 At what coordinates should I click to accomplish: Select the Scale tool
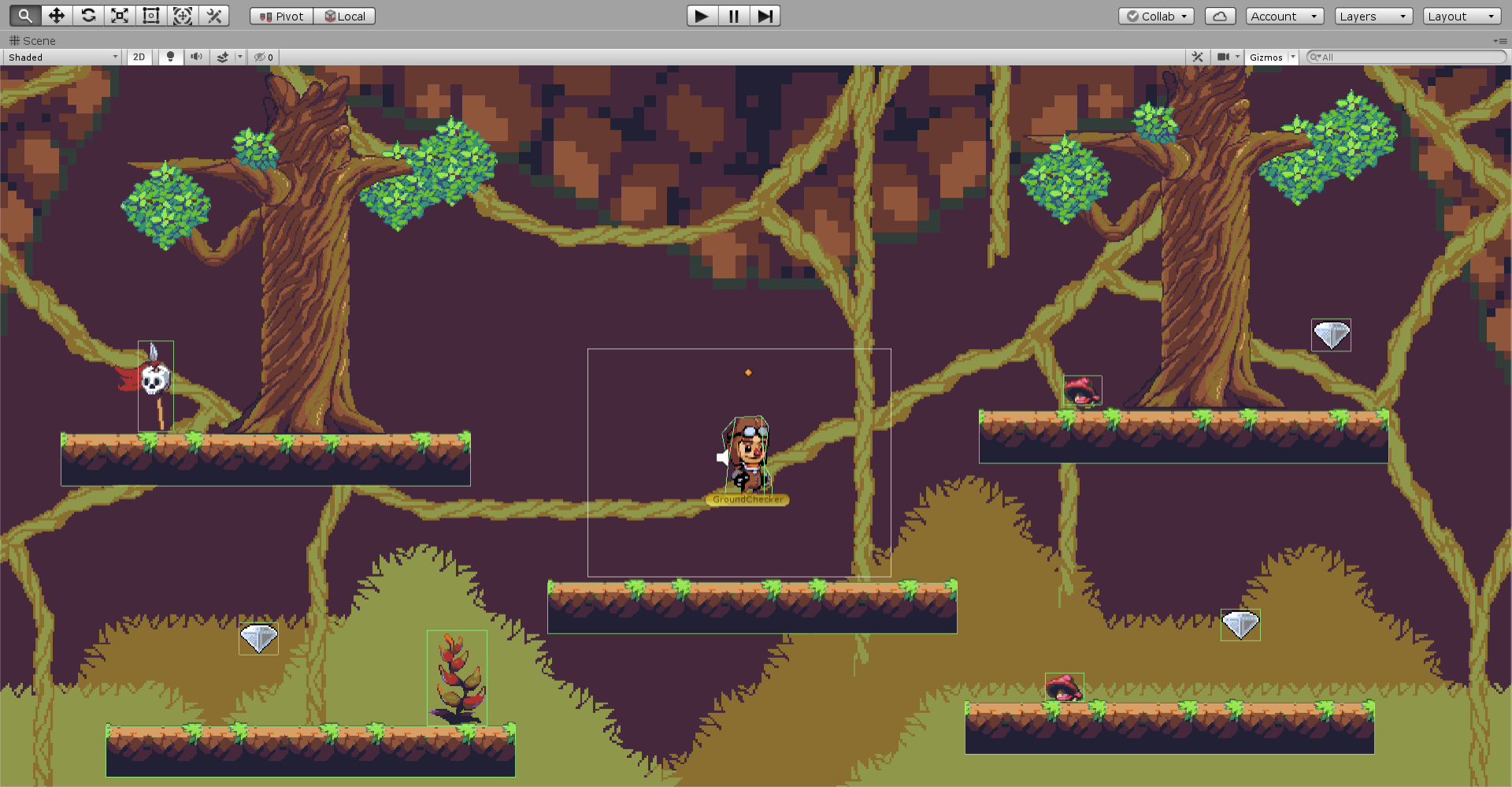coord(119,15)
